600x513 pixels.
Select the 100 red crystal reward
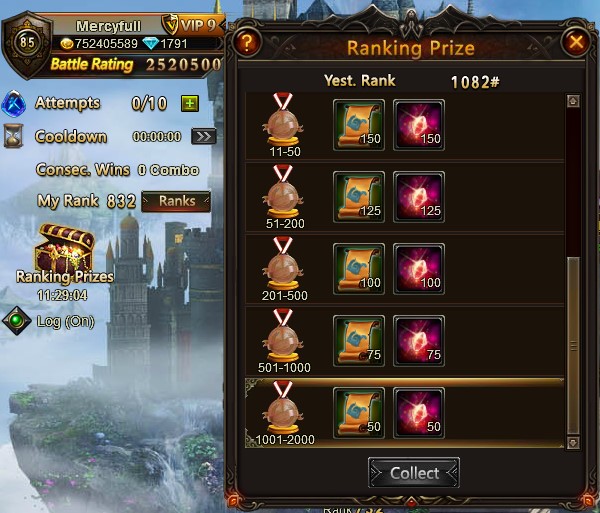[419, 266]
